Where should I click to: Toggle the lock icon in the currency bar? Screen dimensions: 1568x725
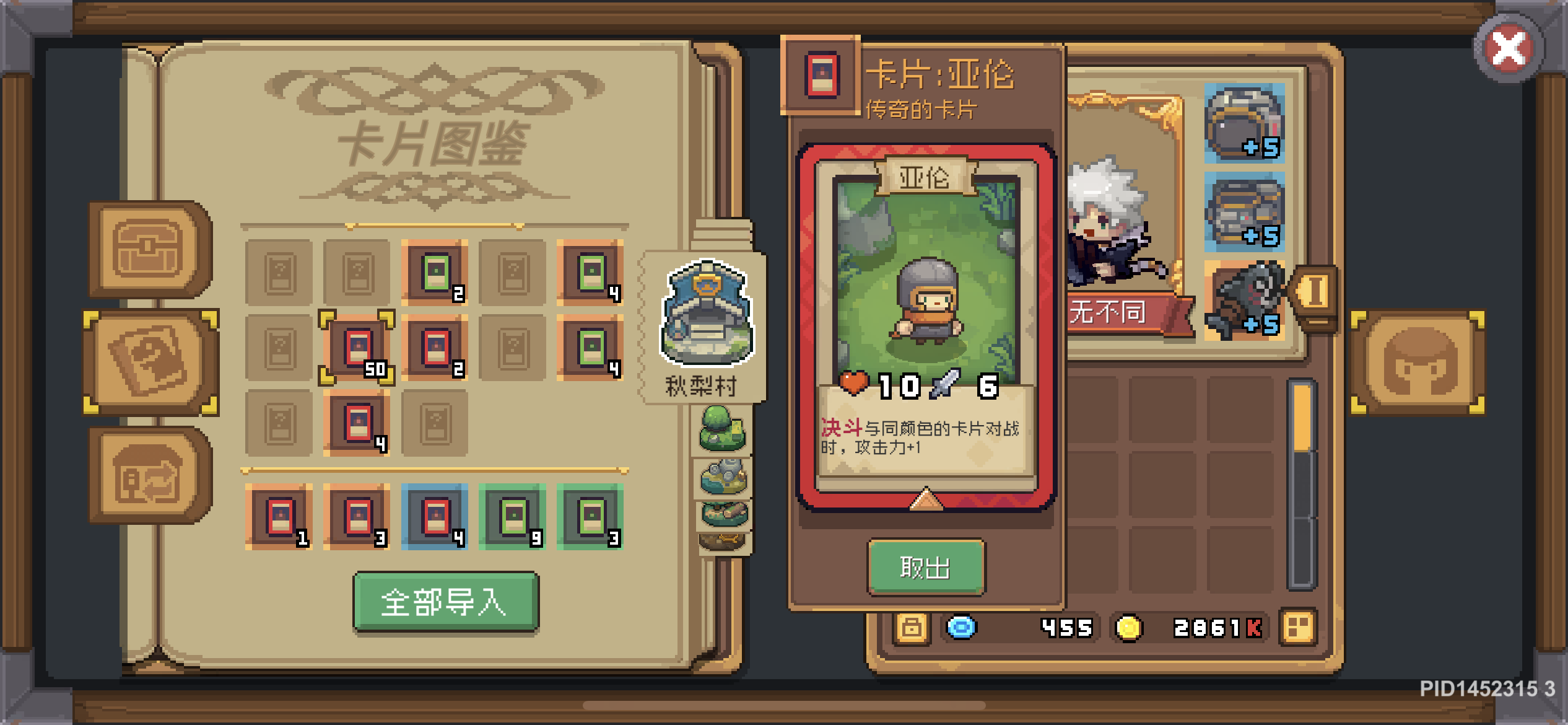click(x=910, y=628)
